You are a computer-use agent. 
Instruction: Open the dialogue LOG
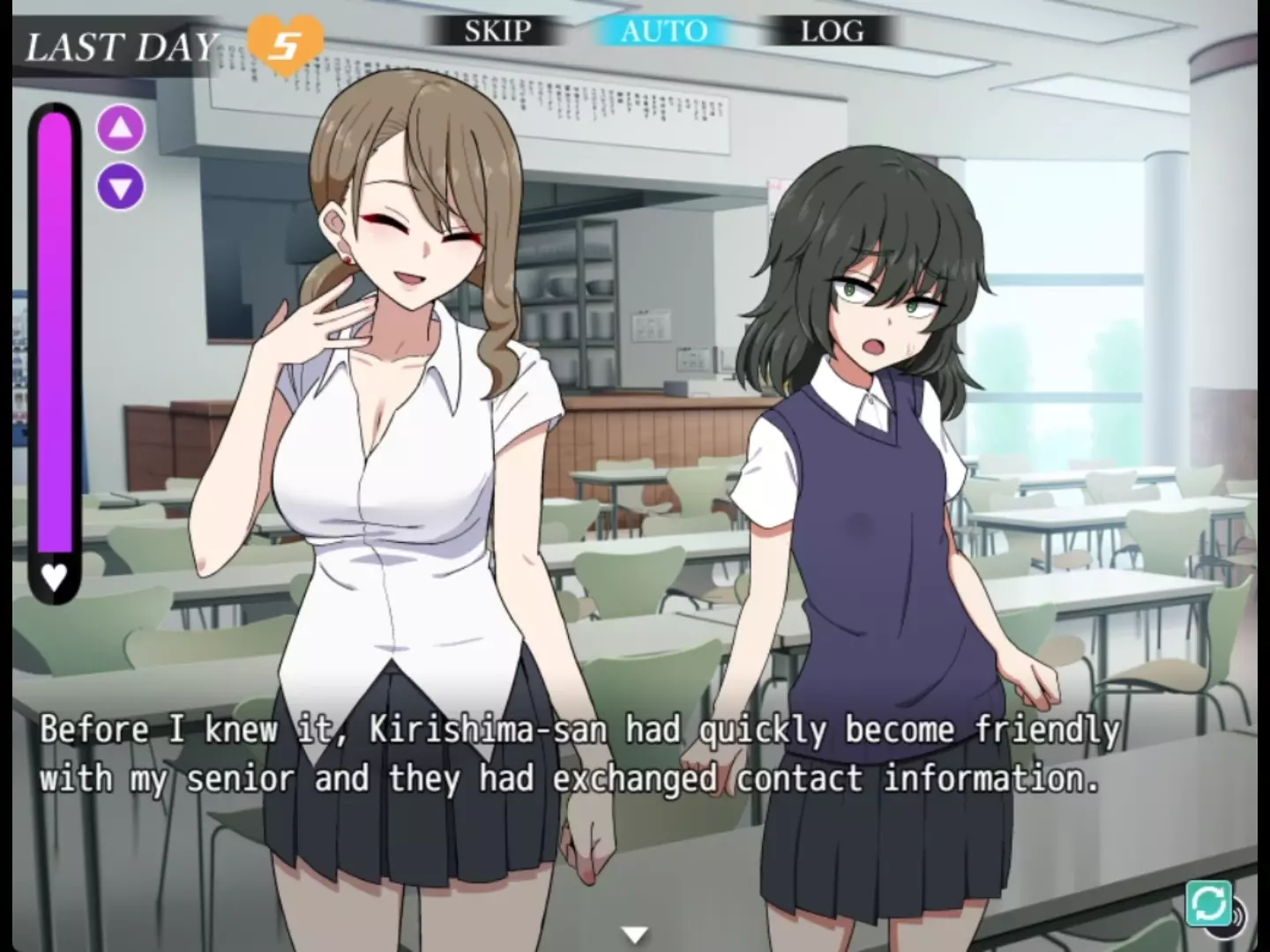click(x=832, y=32)
